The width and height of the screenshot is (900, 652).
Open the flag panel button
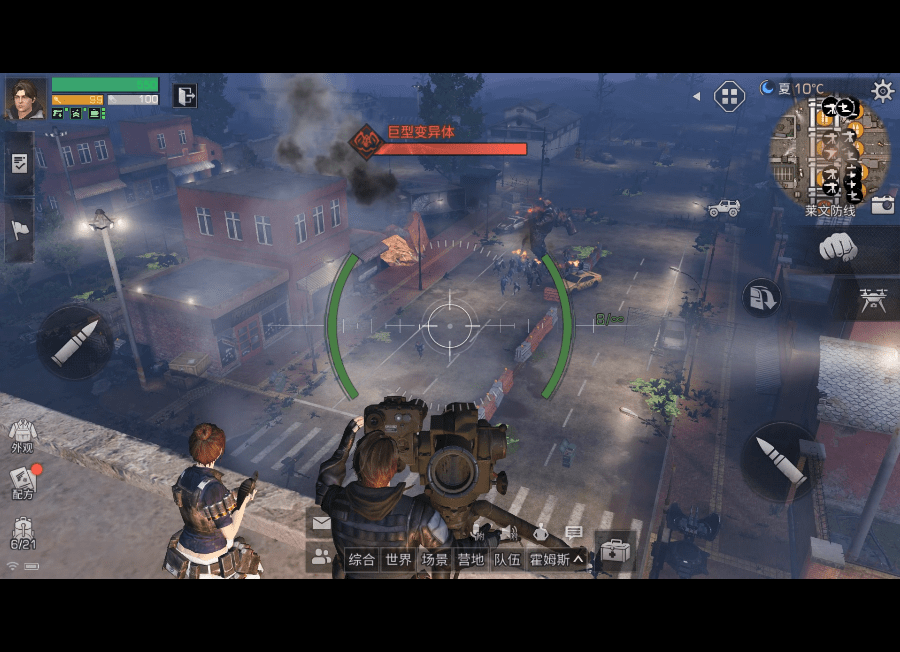19,230
